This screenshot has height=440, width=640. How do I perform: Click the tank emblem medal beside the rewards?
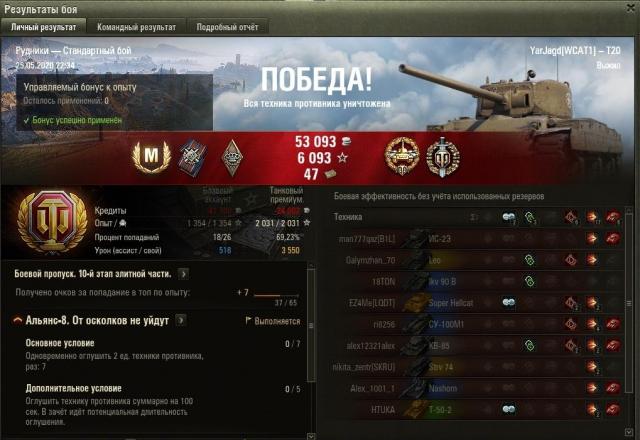click(404, 155)
